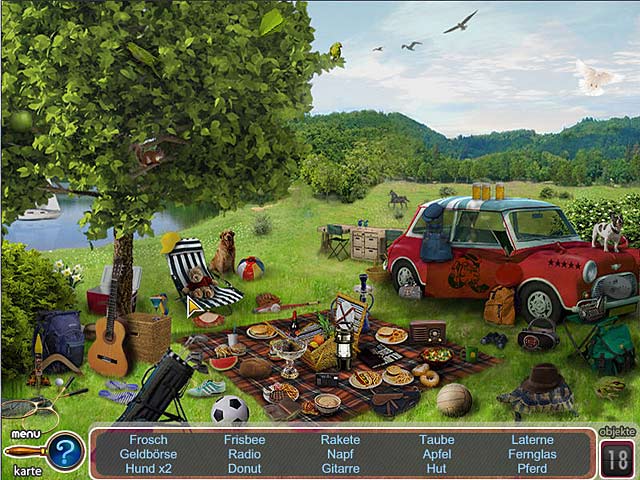Choose Apfel from the object list

pos(437,454)
